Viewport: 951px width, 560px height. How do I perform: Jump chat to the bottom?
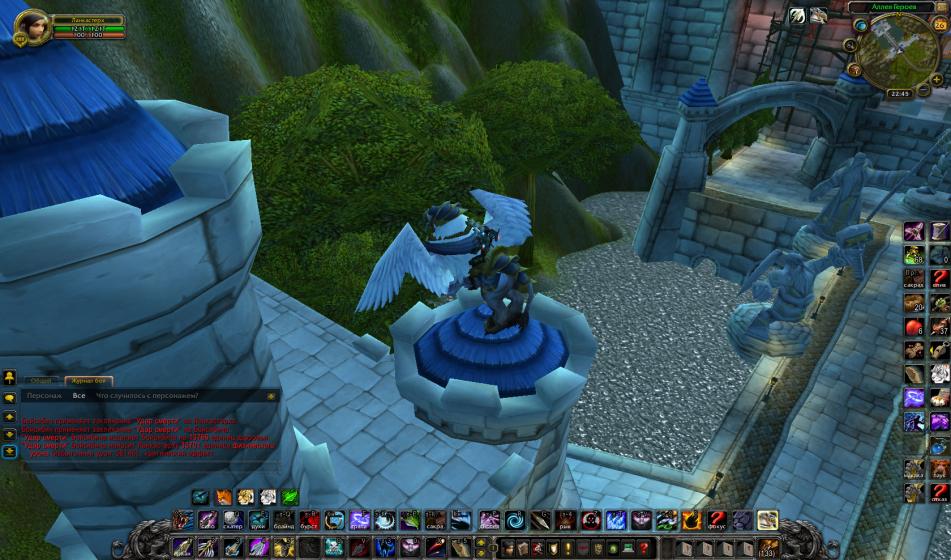10,452
